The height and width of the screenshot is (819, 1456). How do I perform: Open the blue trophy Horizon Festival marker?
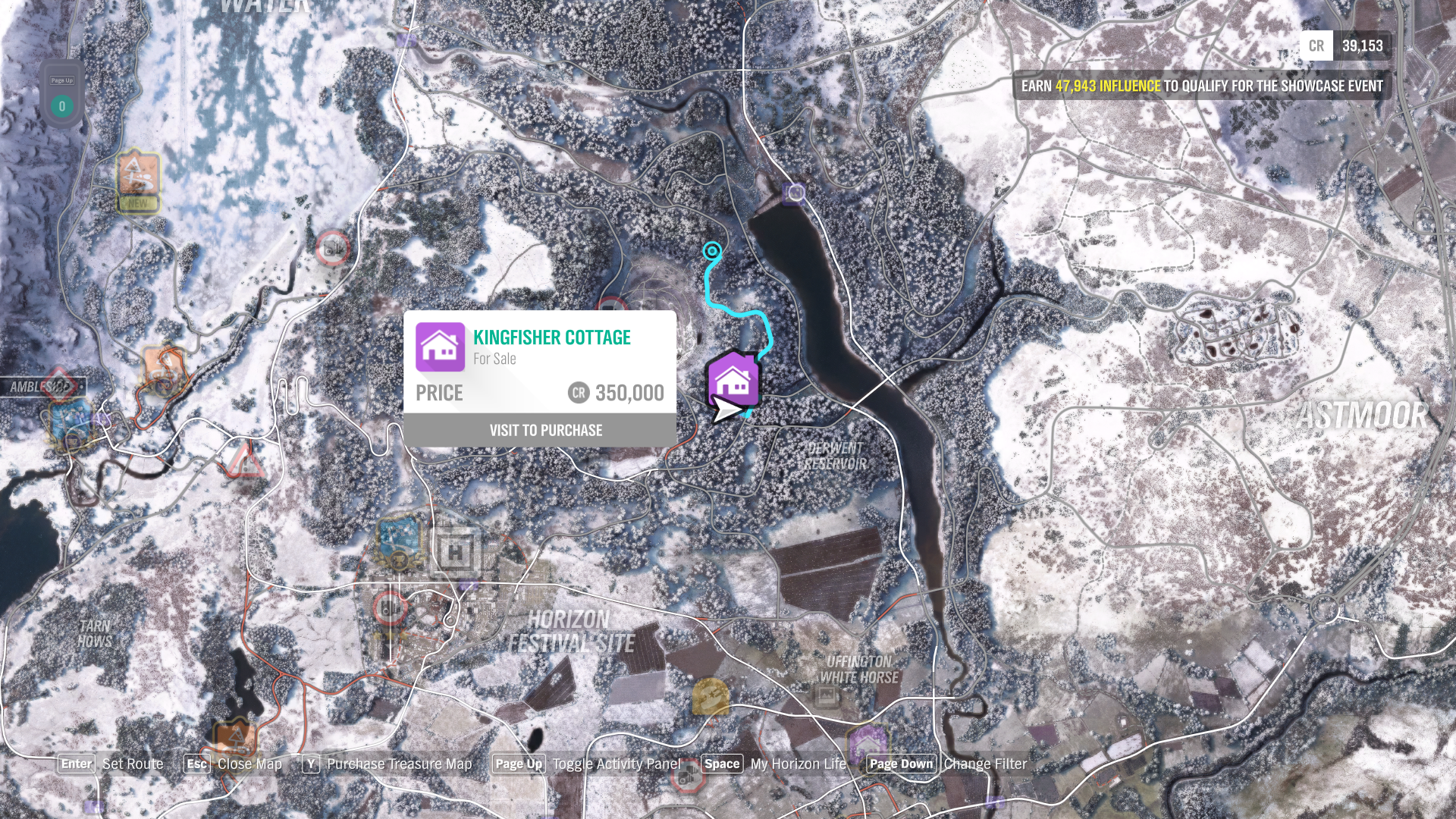[399, 541]
